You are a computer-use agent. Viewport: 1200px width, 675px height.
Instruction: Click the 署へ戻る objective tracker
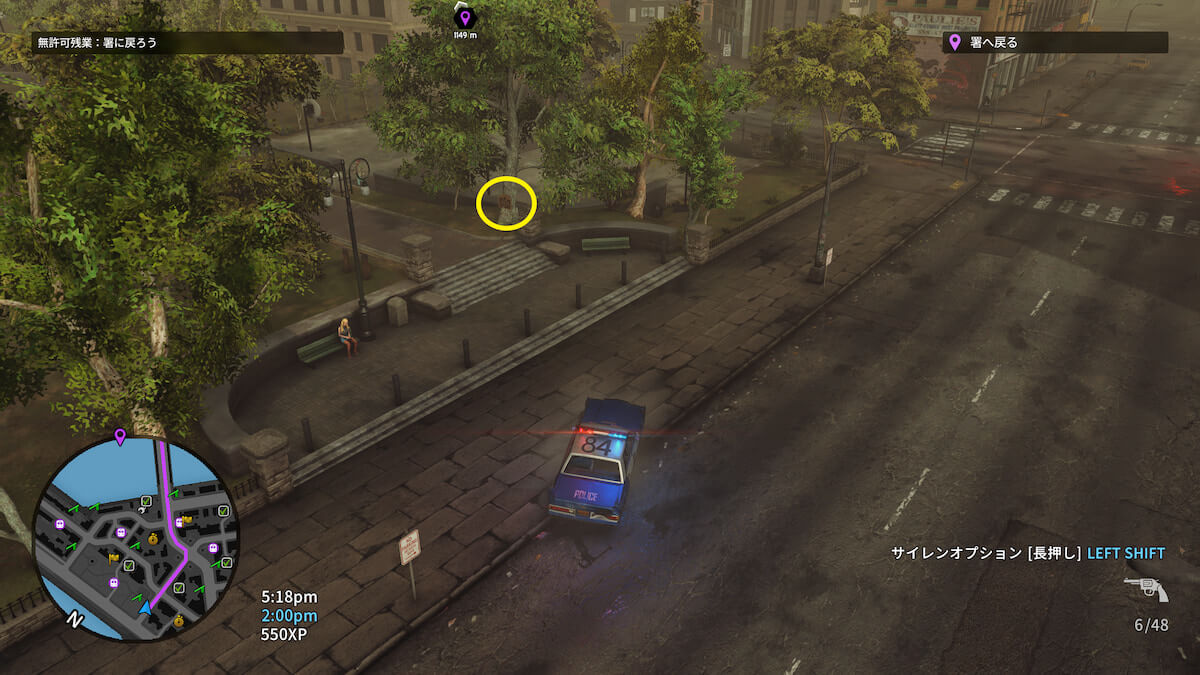(x=1055, y=42)
